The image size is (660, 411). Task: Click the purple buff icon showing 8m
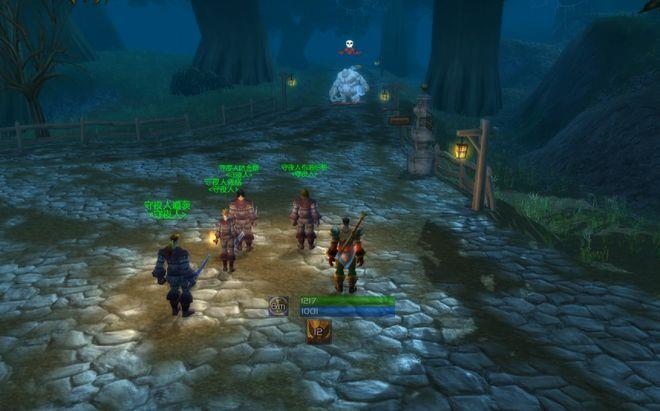(x=279, y=306)
